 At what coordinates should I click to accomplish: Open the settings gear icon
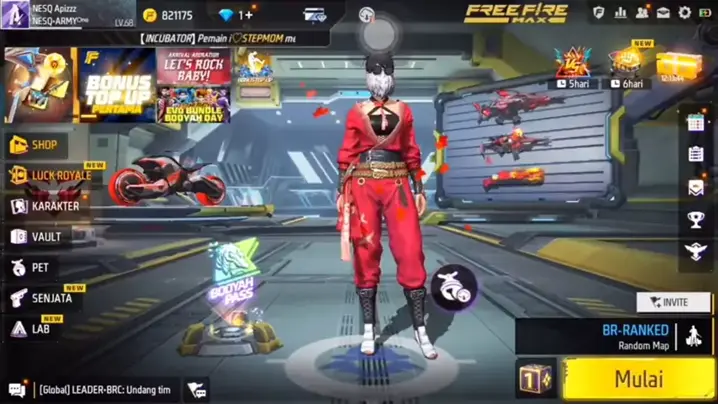(685, 13)
